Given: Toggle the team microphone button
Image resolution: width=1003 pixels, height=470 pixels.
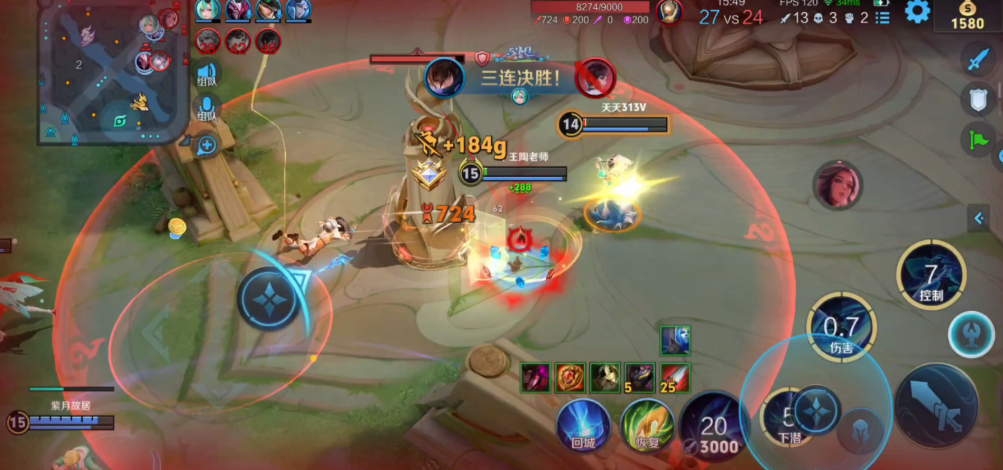Looking at the screenshot, I should pos(207,106).
